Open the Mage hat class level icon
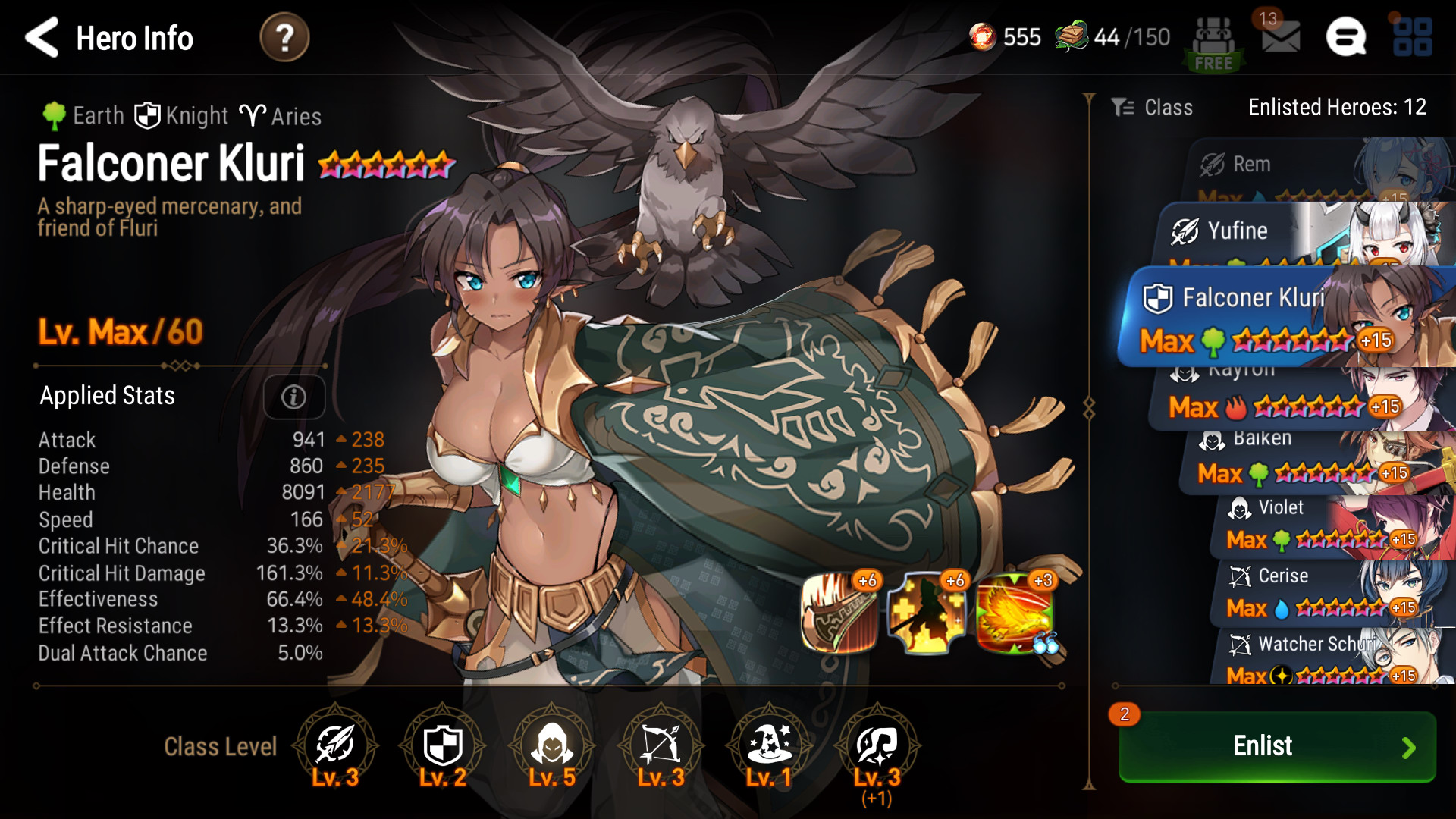The height and width of the screenshot is (819, 1456). point(769,746)
